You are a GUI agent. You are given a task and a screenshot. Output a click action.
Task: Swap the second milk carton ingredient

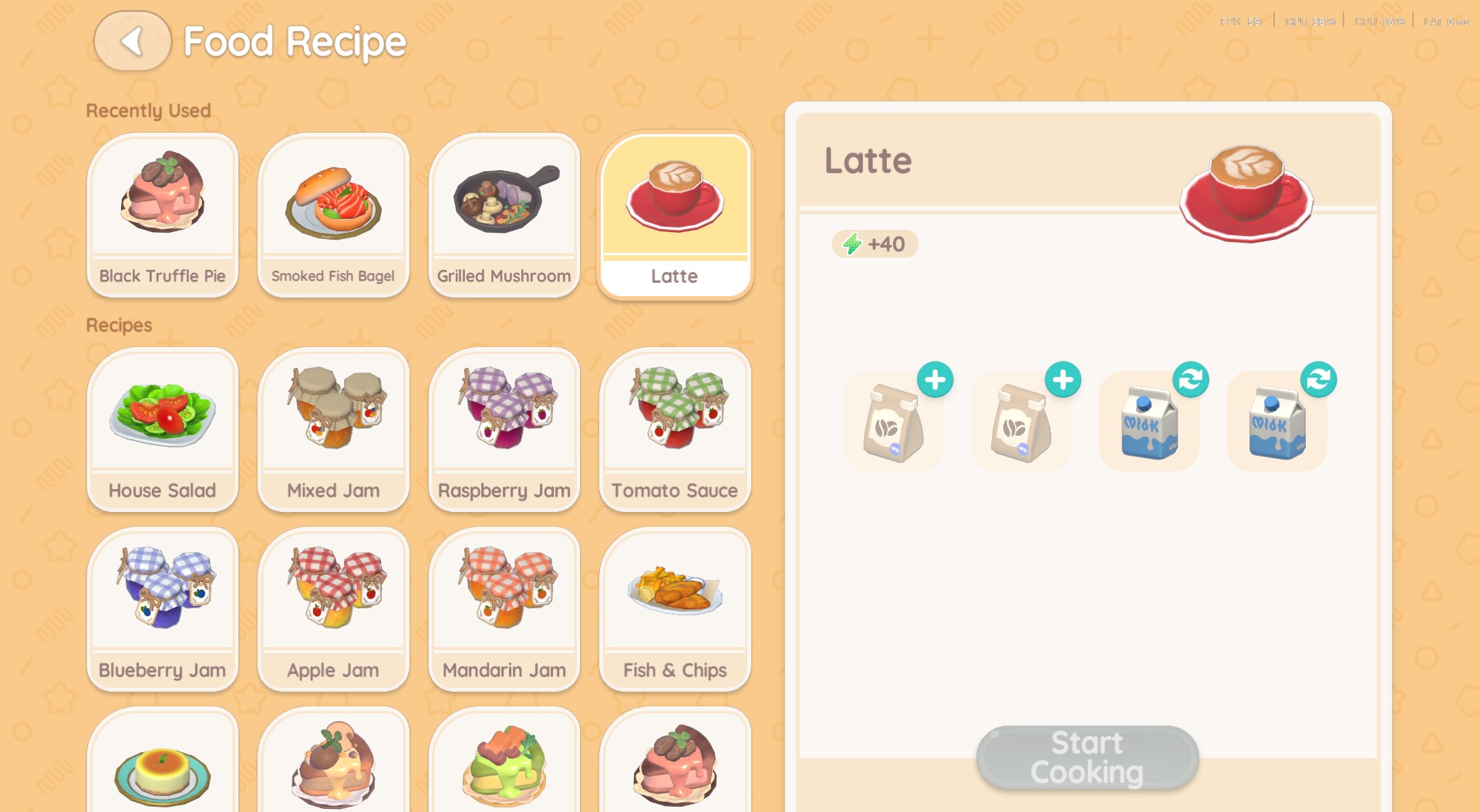click(1319, 379)
